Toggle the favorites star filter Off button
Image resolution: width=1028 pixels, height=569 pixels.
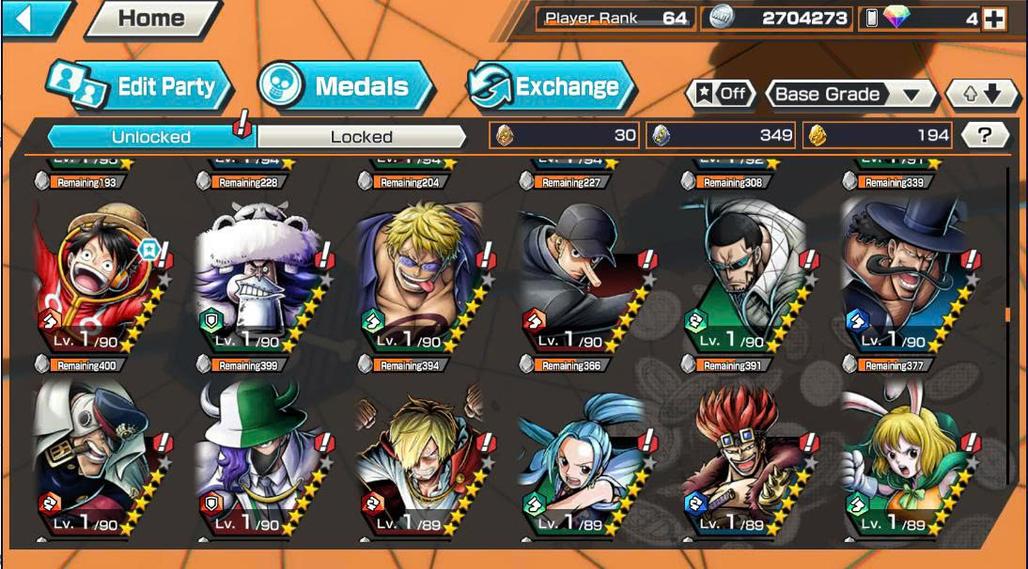pyautogui.click(x=720, y=94)
